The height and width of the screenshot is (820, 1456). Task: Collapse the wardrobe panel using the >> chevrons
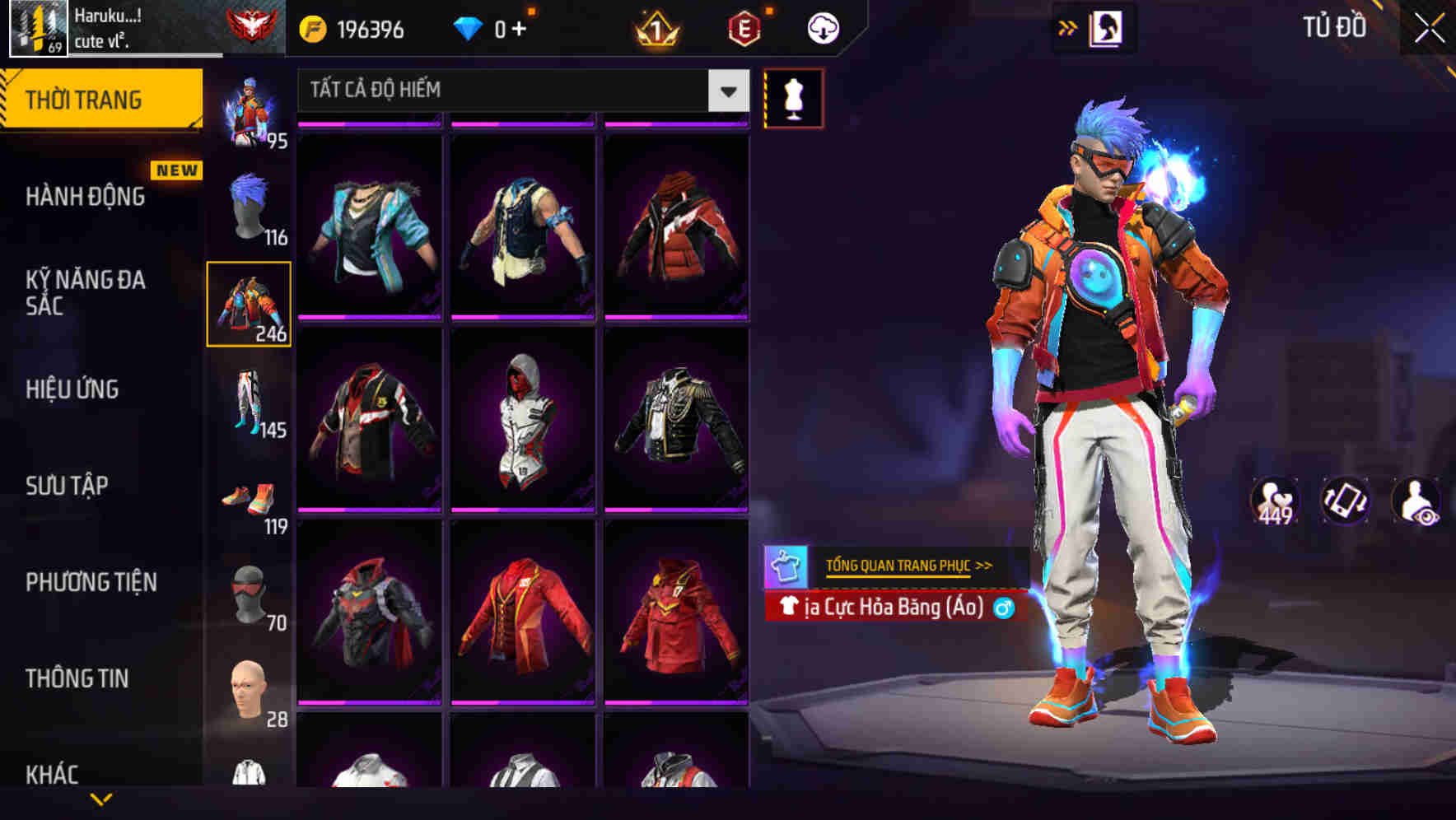coord(1068,26)
